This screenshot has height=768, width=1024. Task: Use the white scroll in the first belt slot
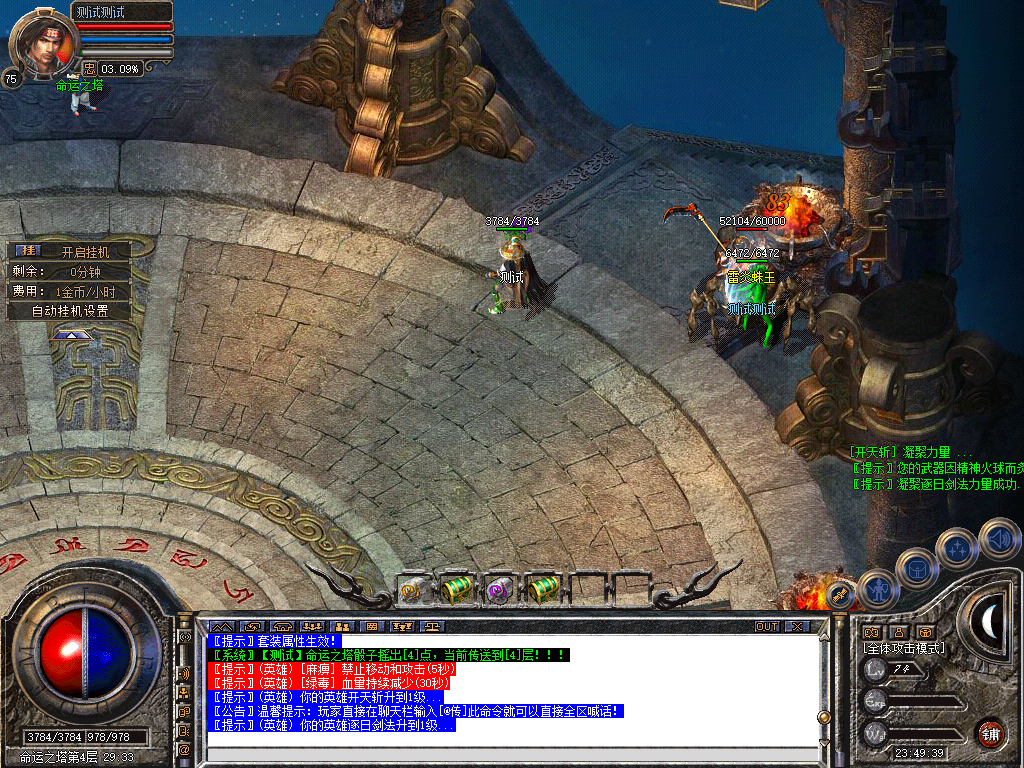click(x=413, y=590)
